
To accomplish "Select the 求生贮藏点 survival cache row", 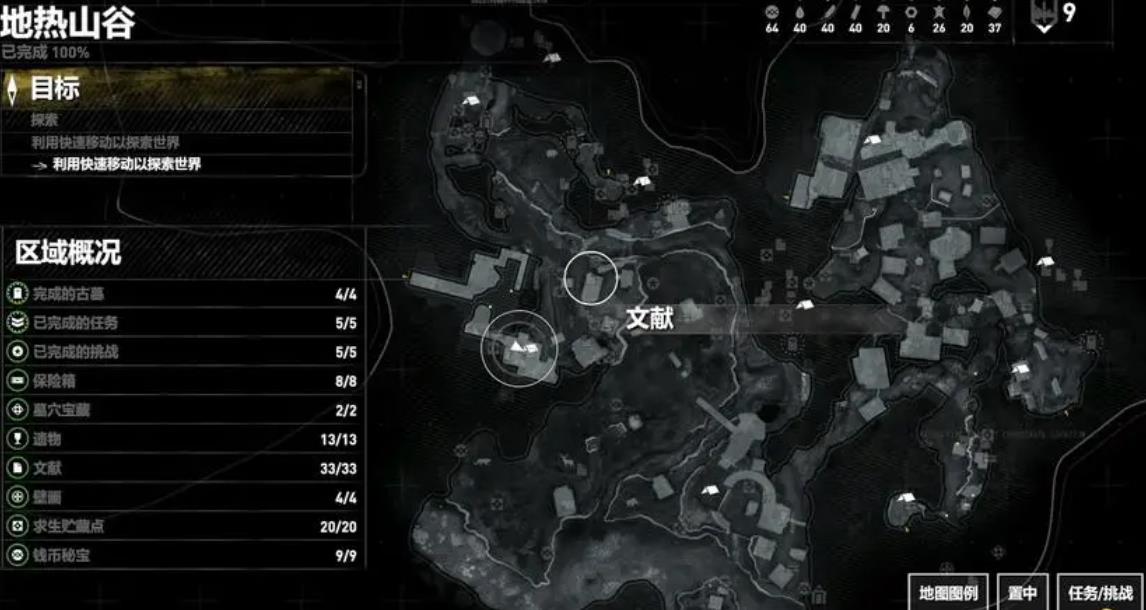I will pyautogui.click(x=183, y=526).
